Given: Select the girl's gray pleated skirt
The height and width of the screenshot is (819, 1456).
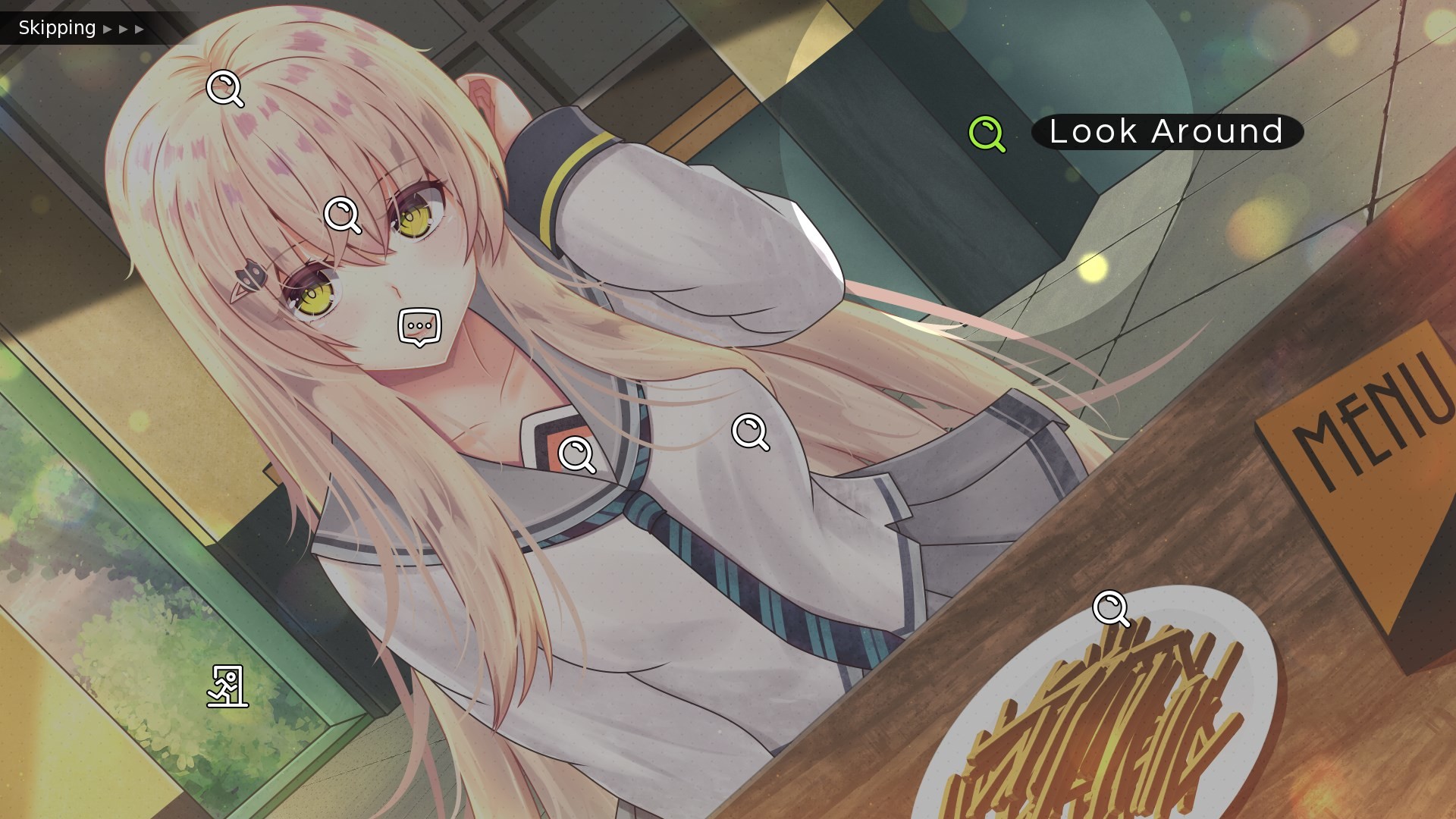Looking at the screenshot, I should coord(971,493).
